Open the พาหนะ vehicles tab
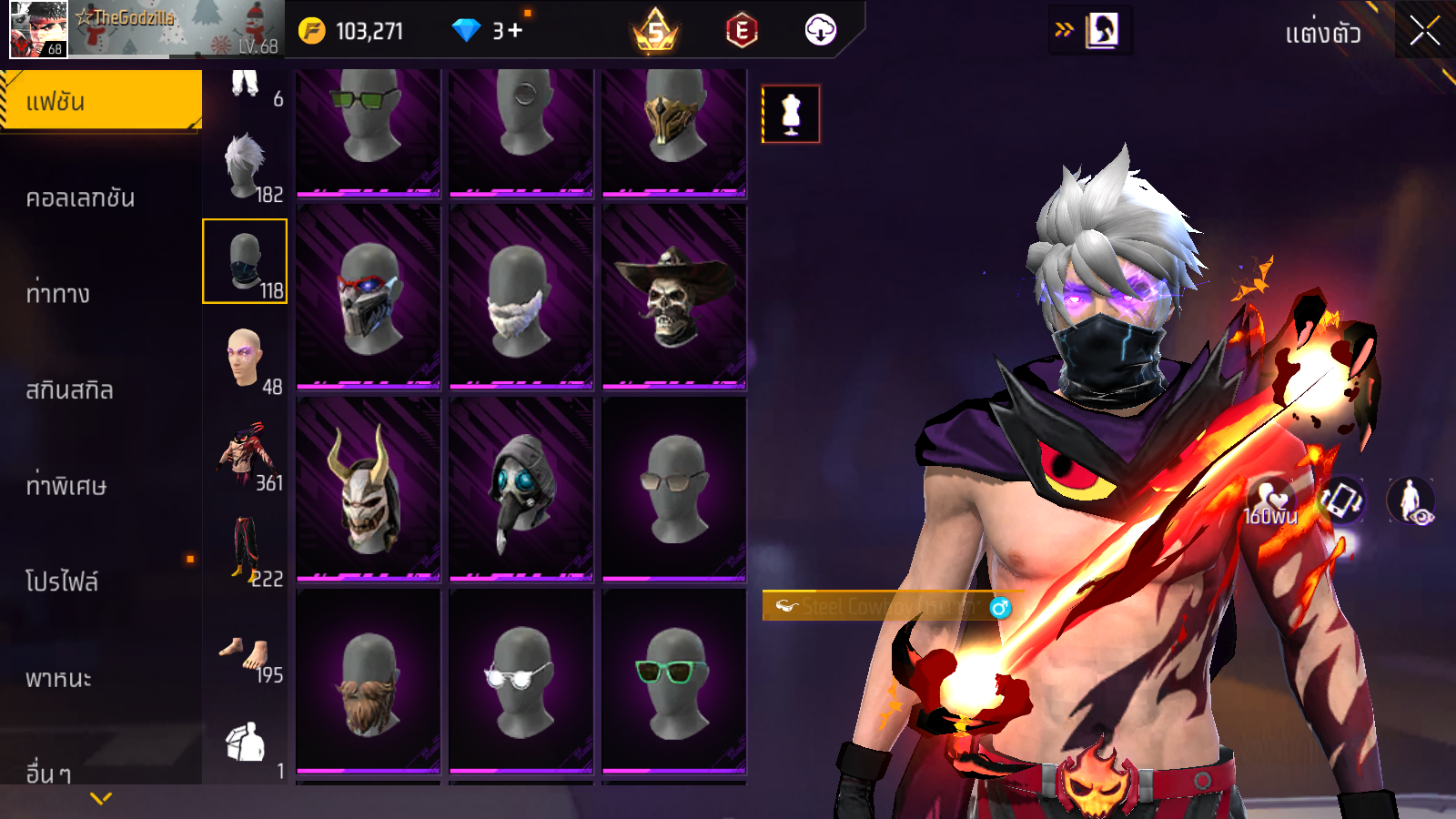The width and height of the screenshot is (1456, 819). (59, 678)
